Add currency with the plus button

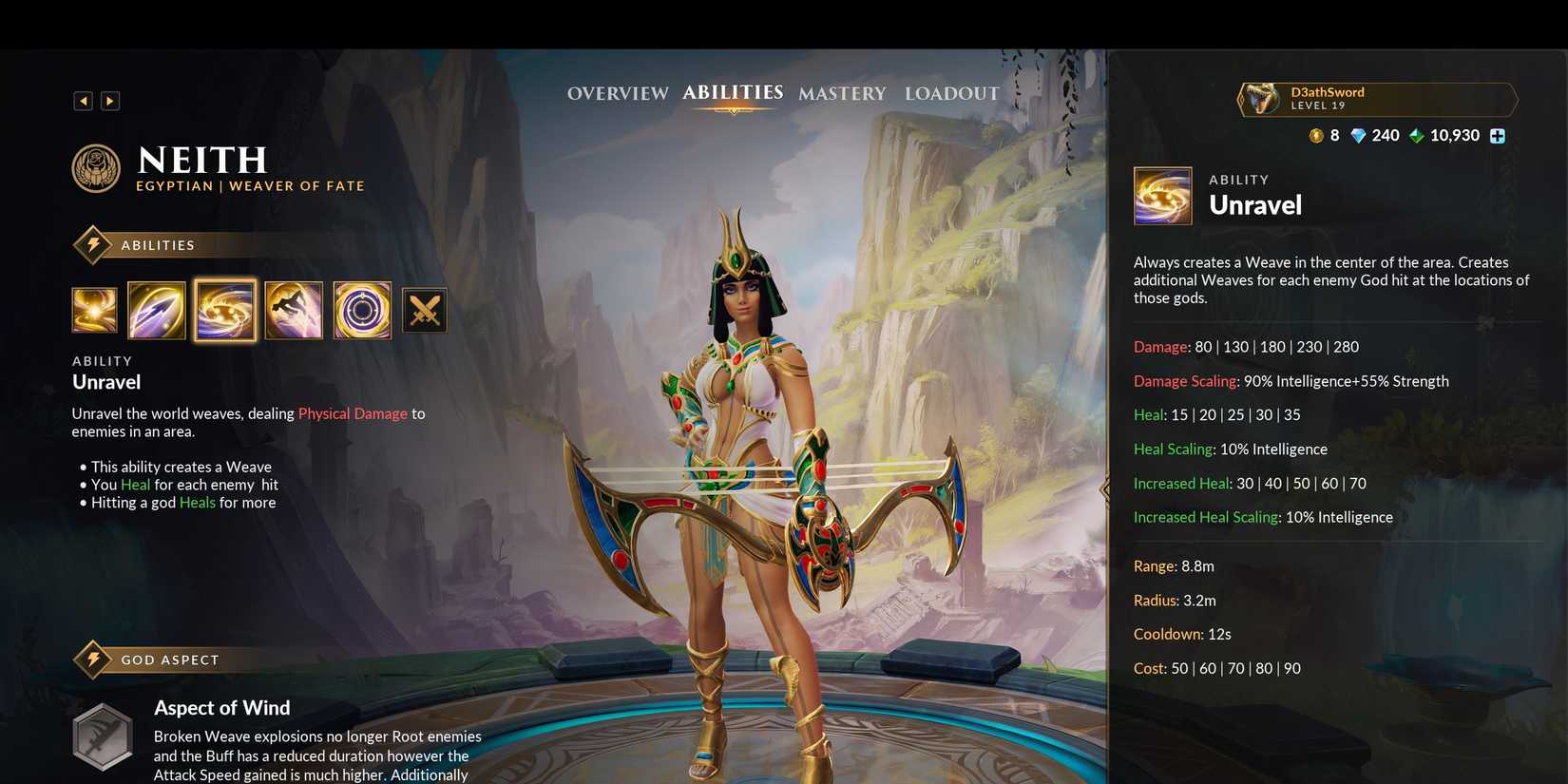click(1498, 136)
